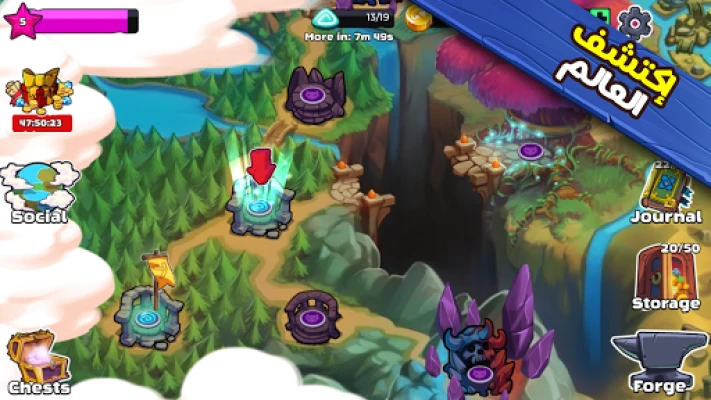Open the settings gear menu
The height and width of the screenshot is (400, 711).
635,20
